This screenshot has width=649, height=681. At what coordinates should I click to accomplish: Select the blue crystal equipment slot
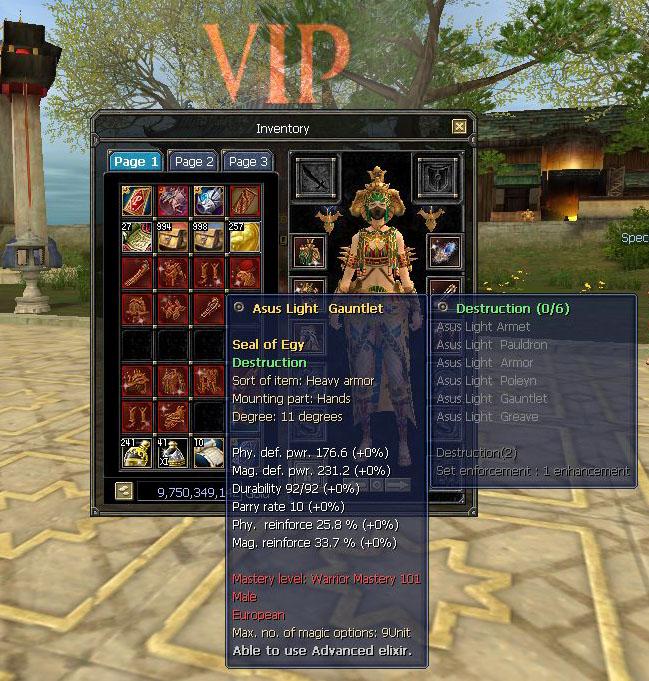tap(444, 250)
